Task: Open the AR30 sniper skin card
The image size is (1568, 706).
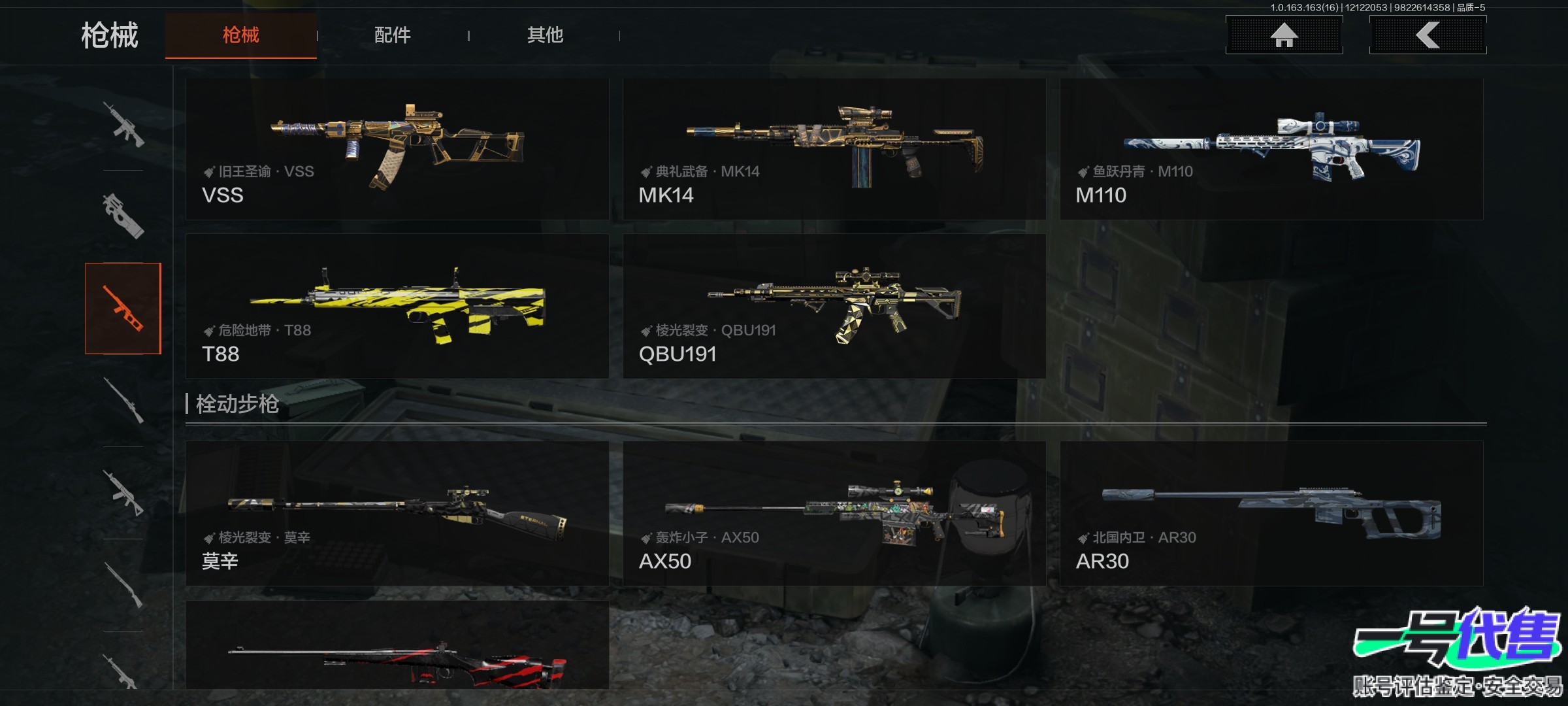Action: [x=1271, y=513]
